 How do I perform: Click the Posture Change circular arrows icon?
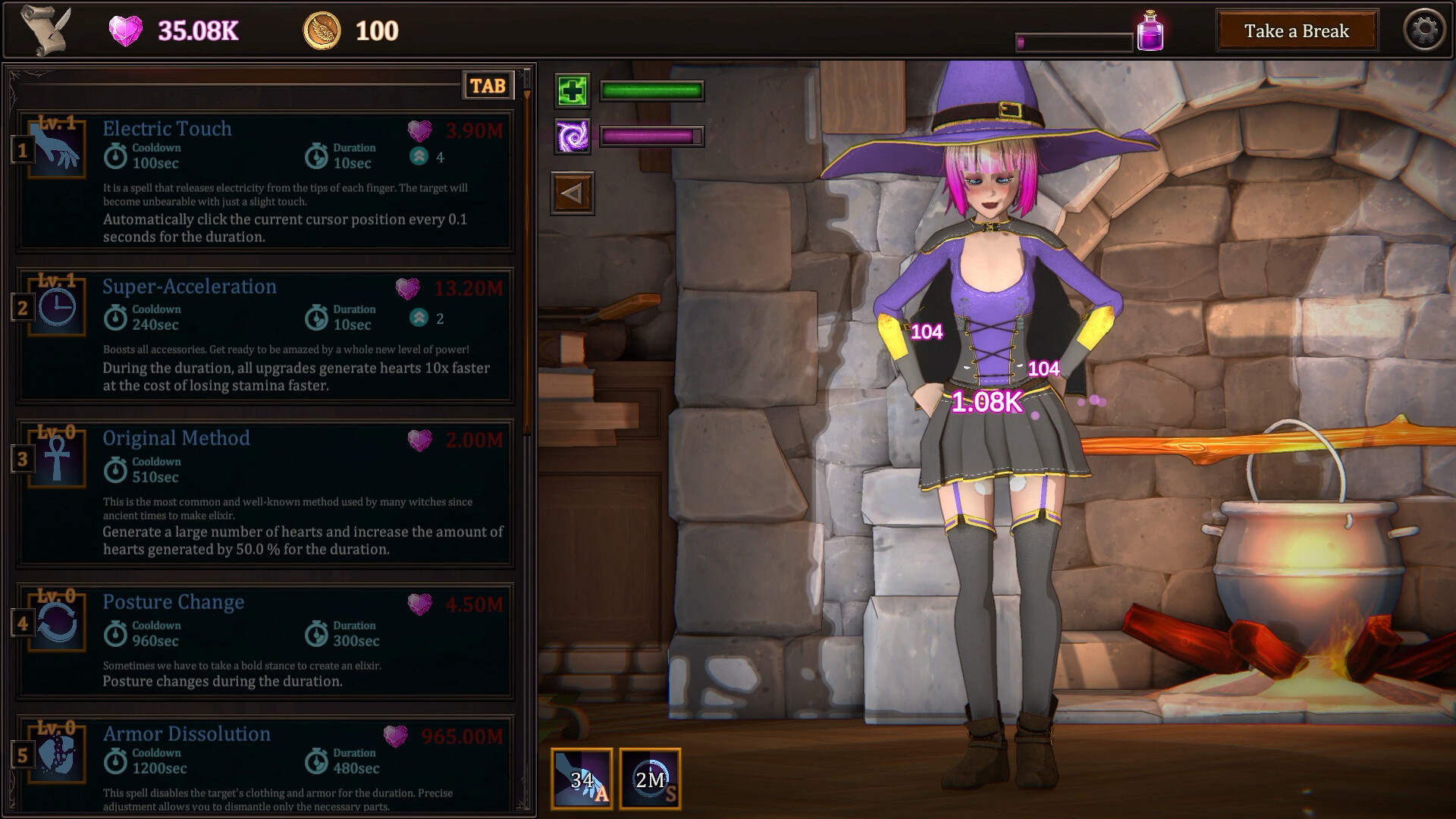[x=56, y=622]
